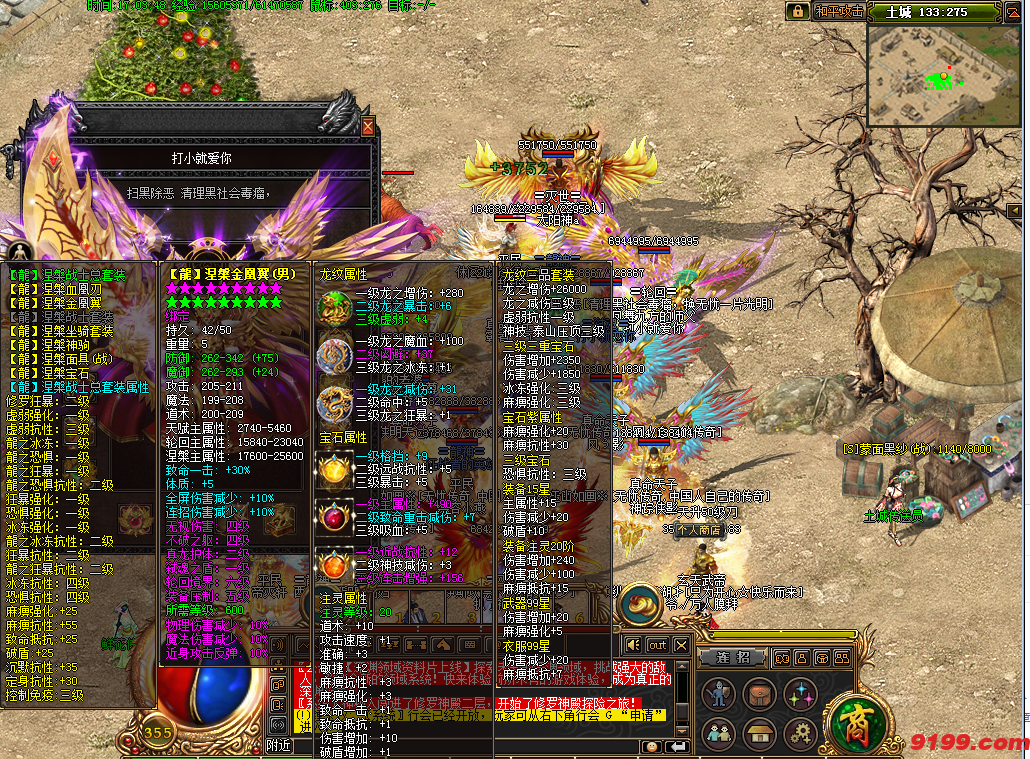Open the house icon menu
This screenshot has width=1030, height=759.
tap(759, 734)
